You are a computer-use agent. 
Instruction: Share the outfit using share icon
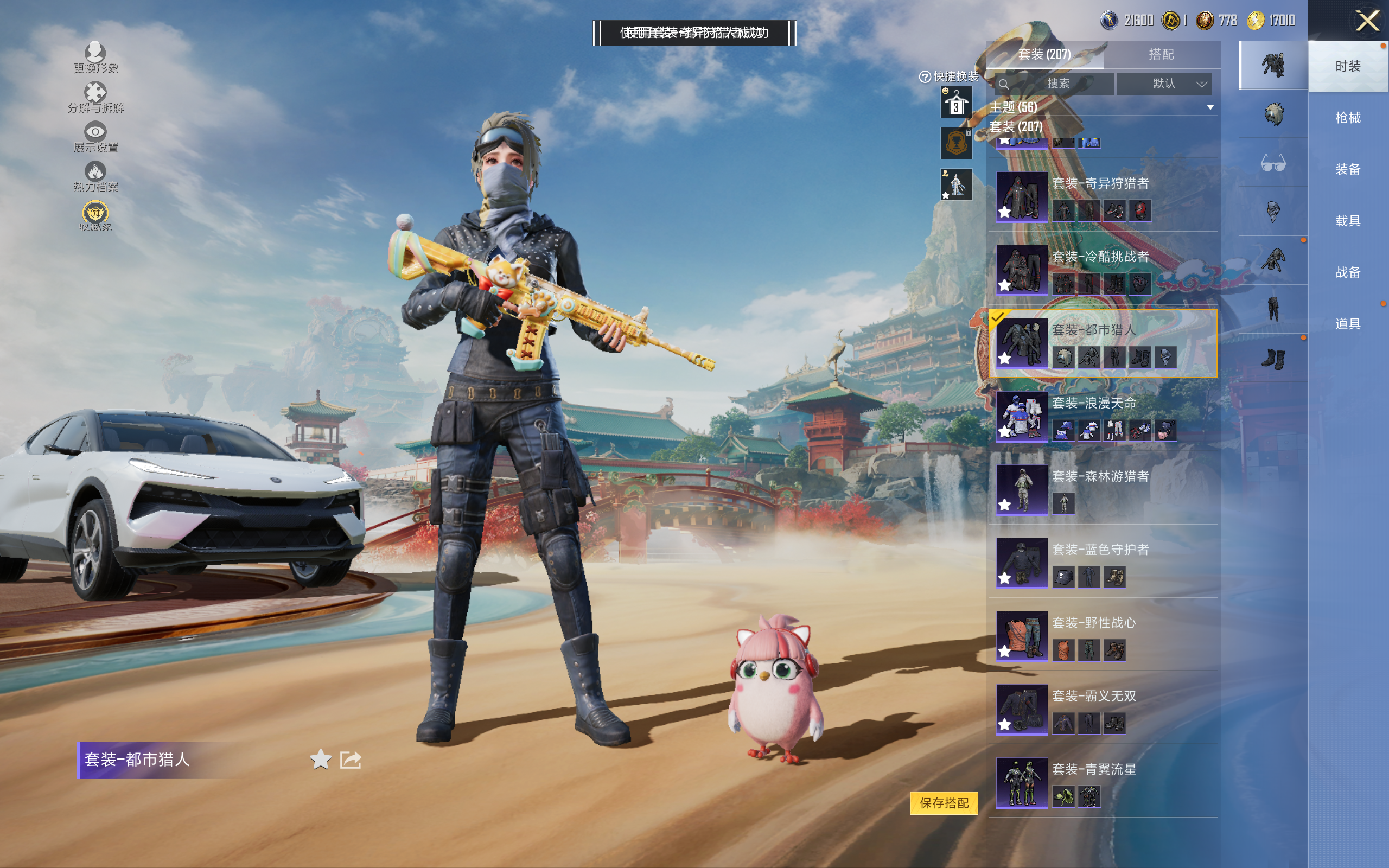tap(350, 759)
